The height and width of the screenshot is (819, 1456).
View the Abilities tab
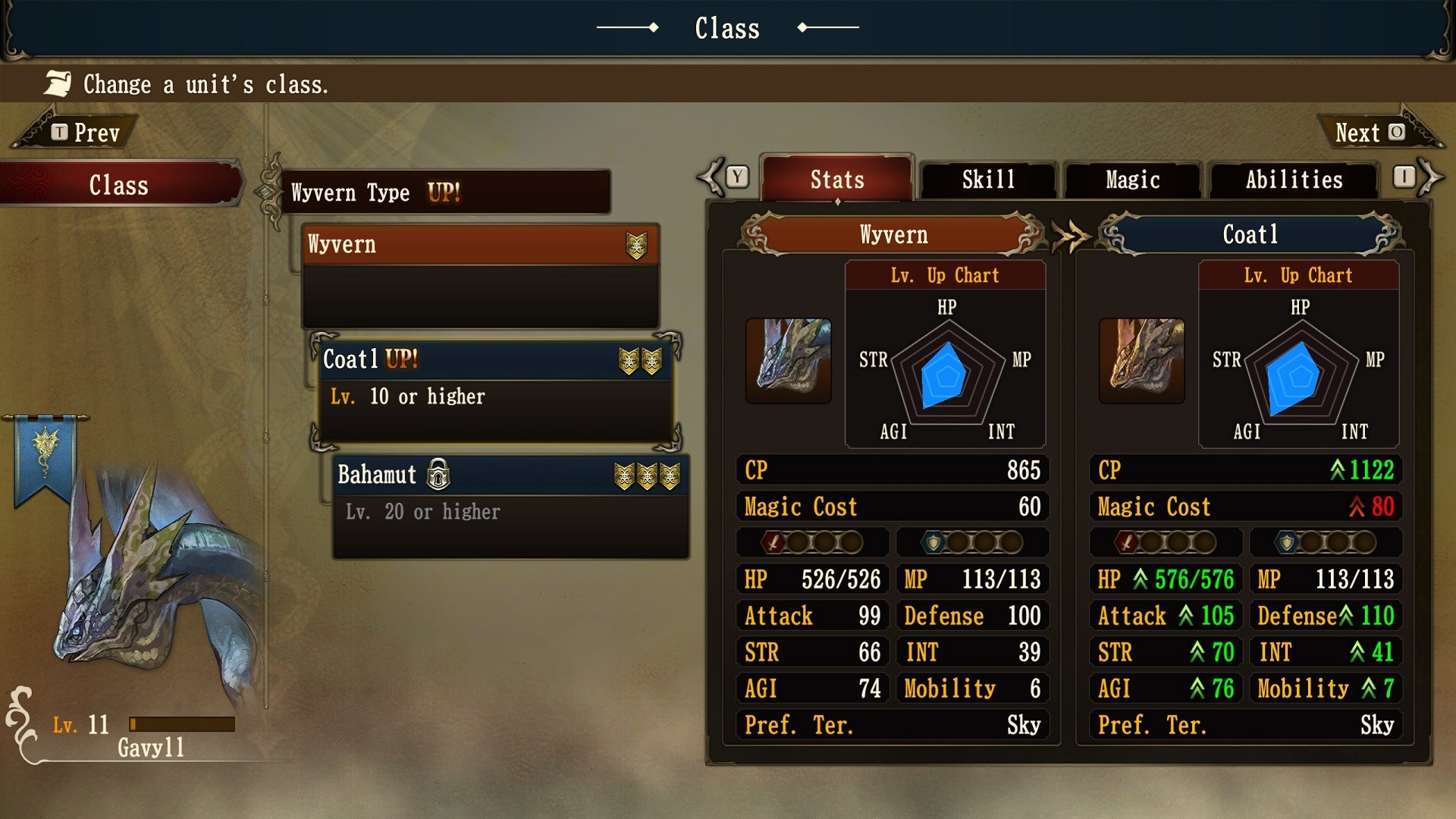click(1293, 180)
